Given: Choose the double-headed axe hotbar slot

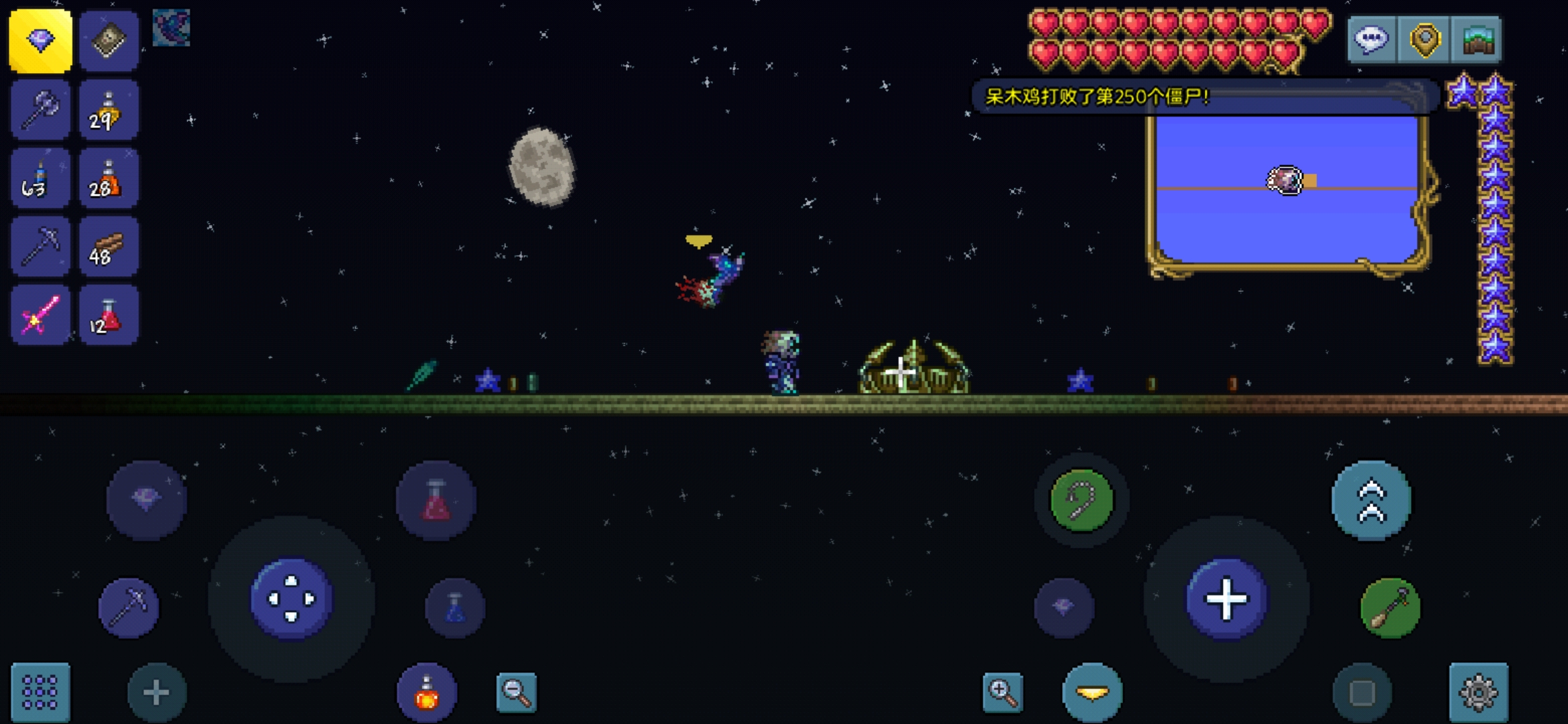Looking at the screenshot, I should [x=40, y=110].
